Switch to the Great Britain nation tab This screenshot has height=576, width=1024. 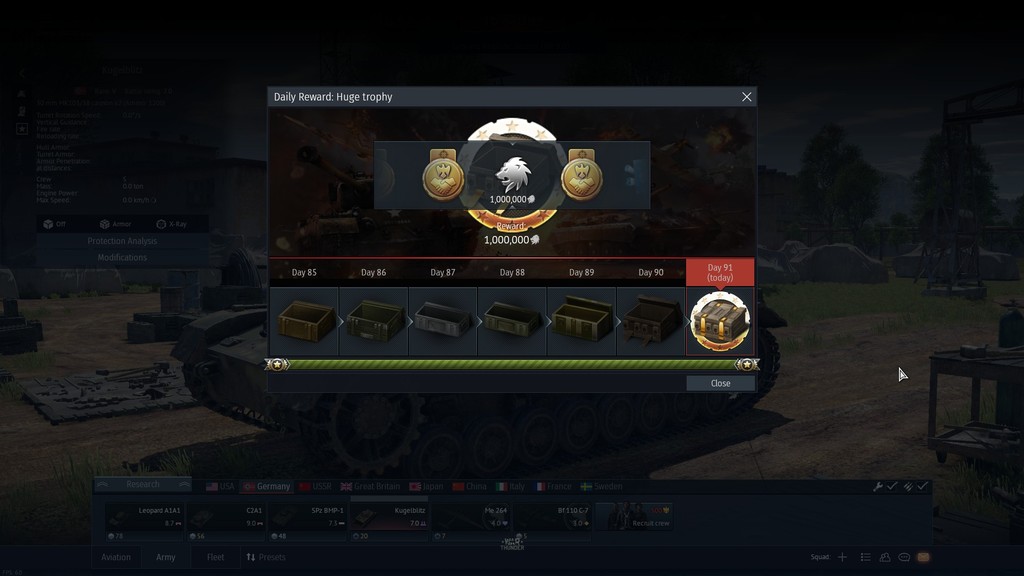pyautogui.click(x=373, y=486)
